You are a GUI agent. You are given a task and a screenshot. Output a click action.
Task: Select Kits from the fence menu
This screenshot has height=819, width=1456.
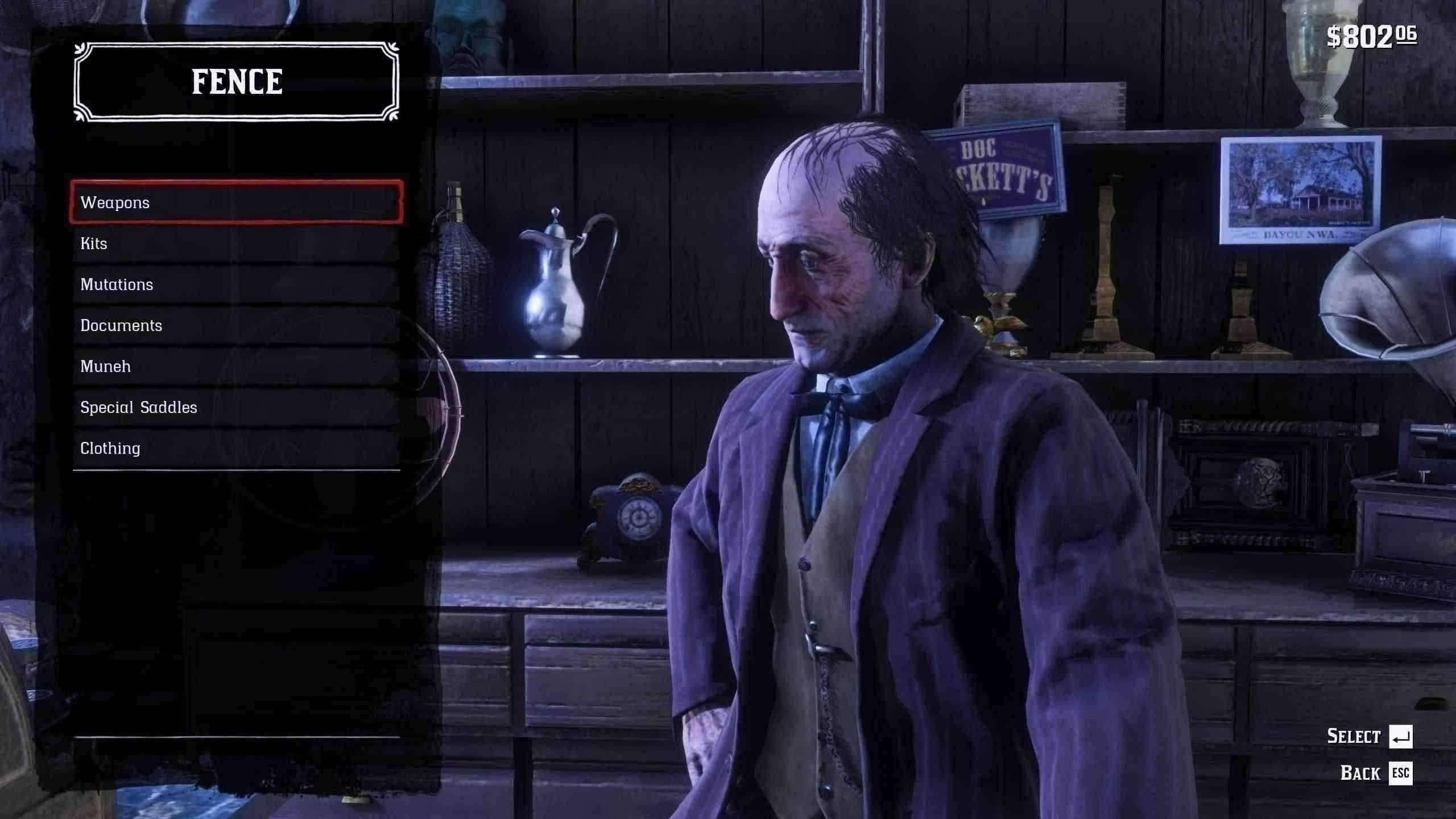point(236,243)
